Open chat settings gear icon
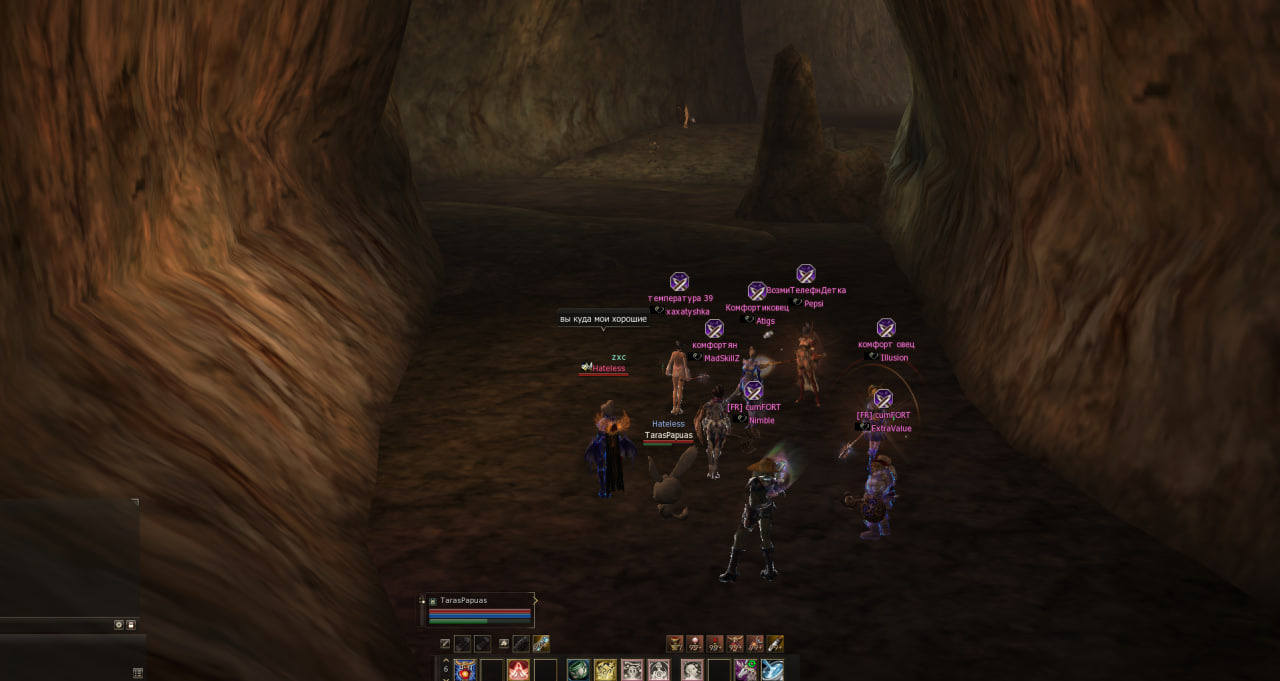This screenshot has width=1280, height=681. point(118,624)
